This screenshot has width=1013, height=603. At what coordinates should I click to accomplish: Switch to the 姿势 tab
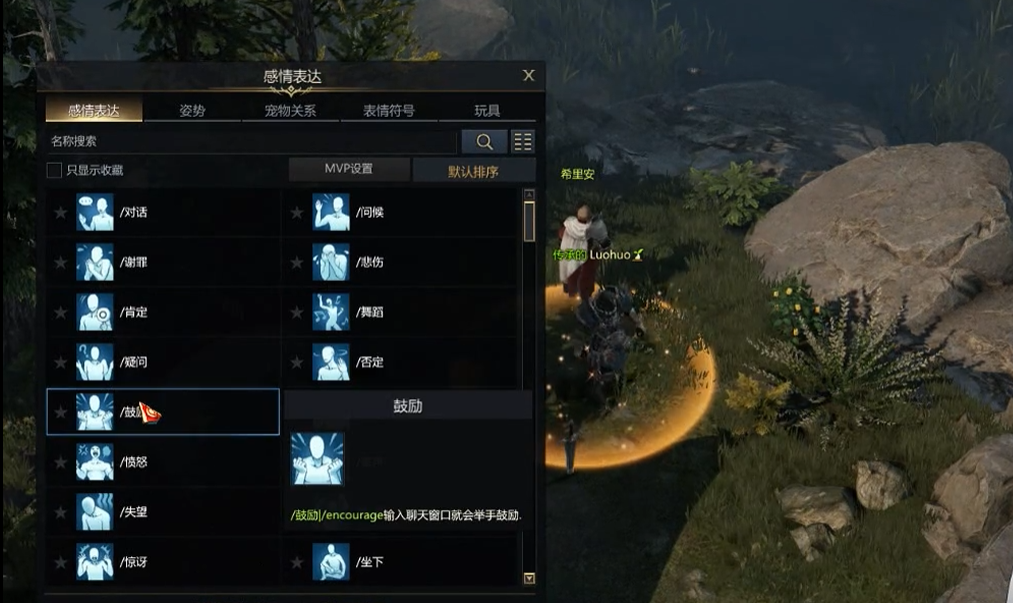192,111
